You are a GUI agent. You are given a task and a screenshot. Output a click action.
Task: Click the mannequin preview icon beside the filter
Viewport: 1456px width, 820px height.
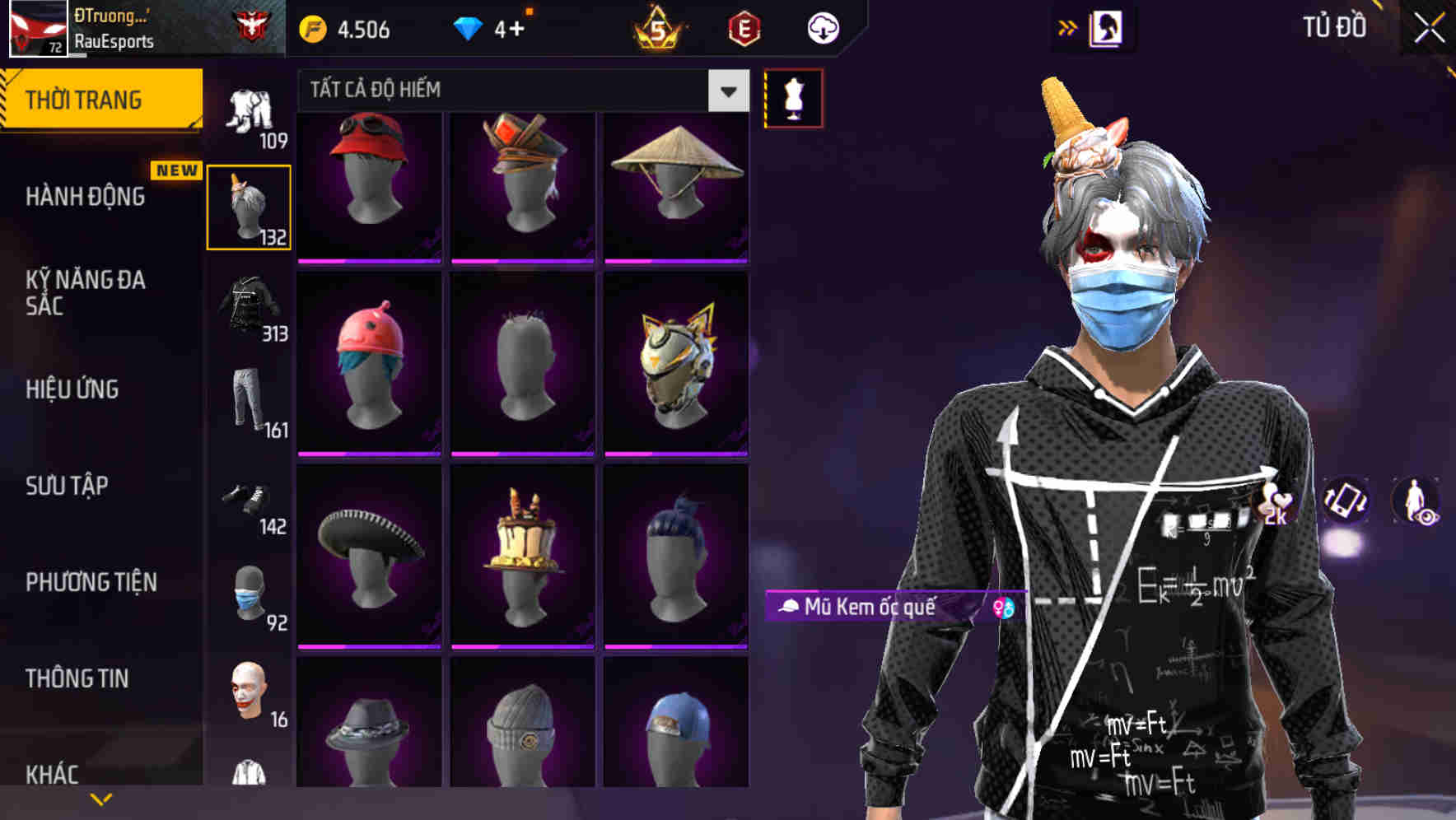pyautogui.click(x=793, y=97)
